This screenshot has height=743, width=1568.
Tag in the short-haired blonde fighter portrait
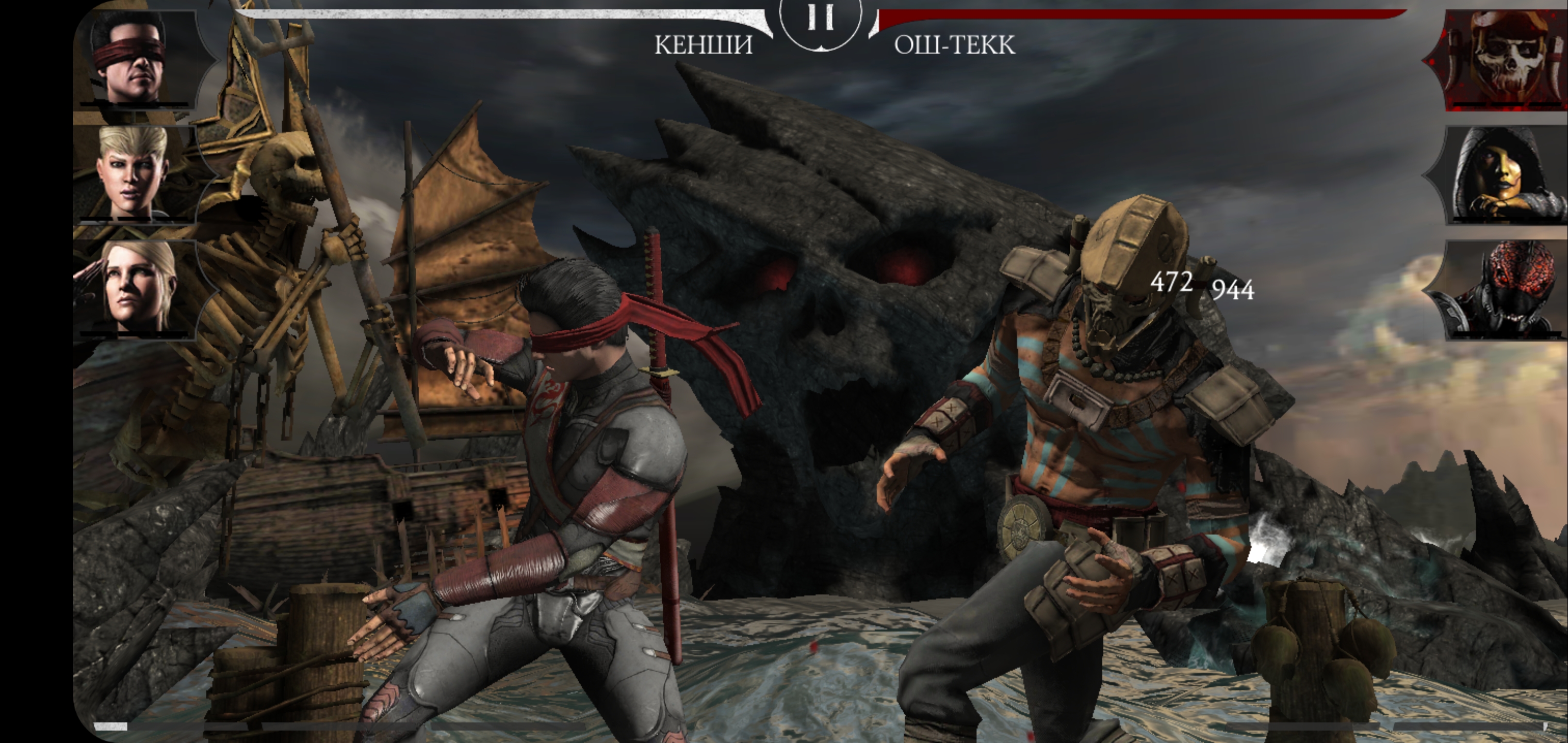point(135,173)
